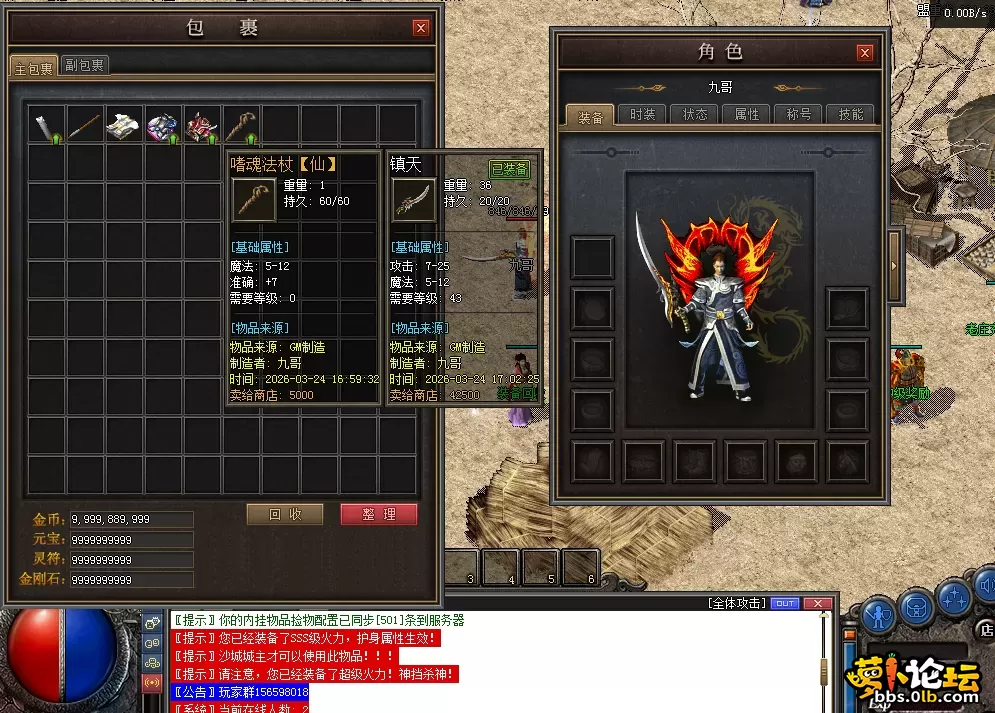Click the 回收 recycle button
This screenshot has height=713, width=995.
(x=285, y=514)
